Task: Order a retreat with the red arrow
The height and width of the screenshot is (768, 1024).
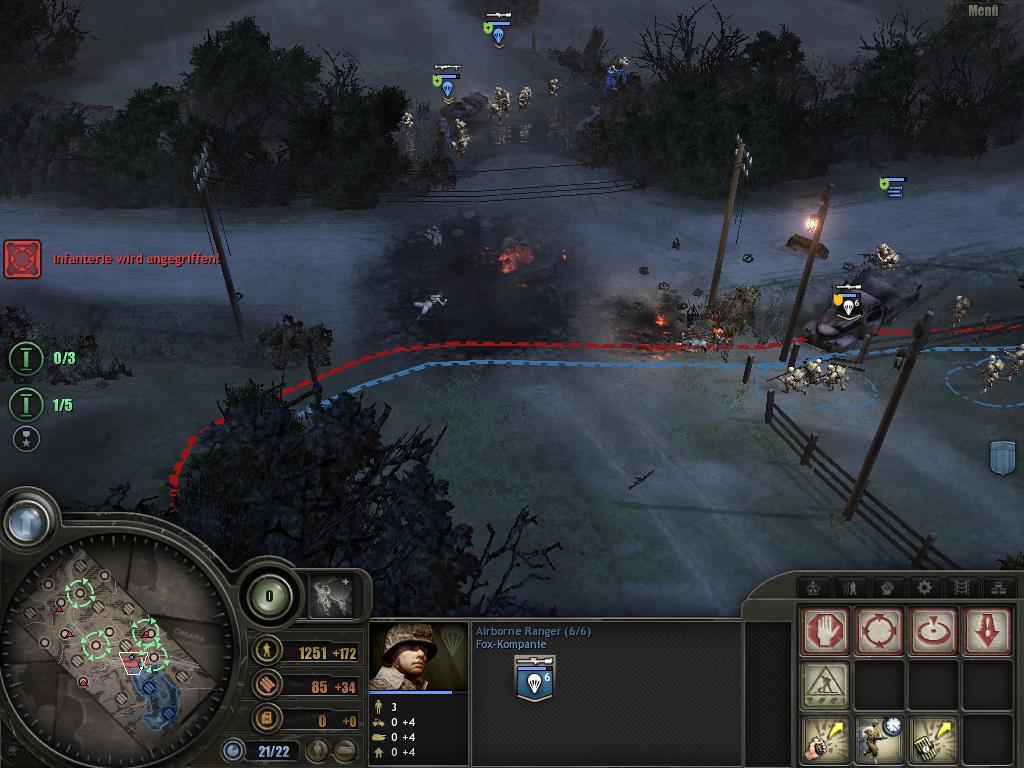Action: tap(987, 631)
